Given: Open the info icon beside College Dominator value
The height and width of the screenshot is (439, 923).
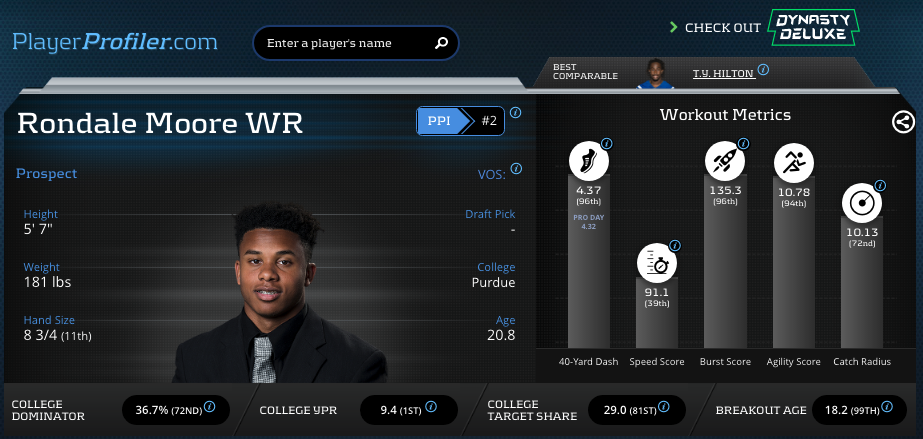Looking at the screenshot, I should coord(210,409).
